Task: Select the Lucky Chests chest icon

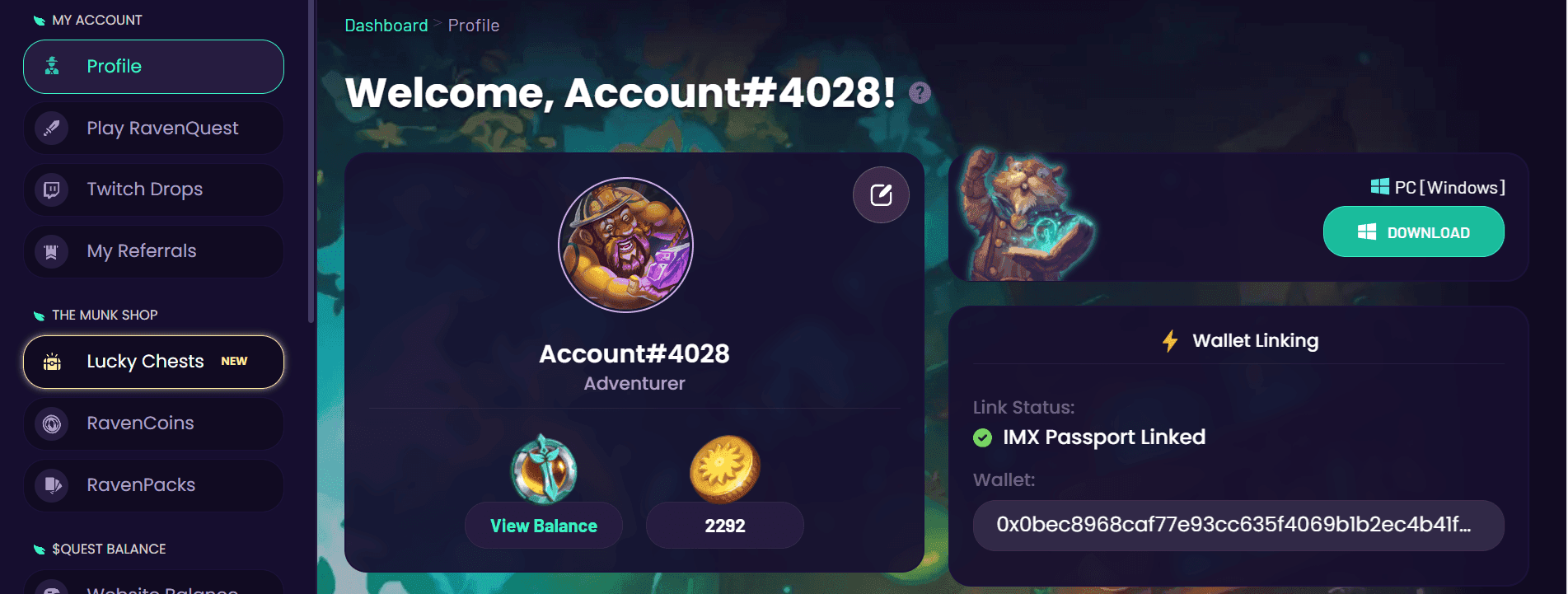Action: point(52,362)
